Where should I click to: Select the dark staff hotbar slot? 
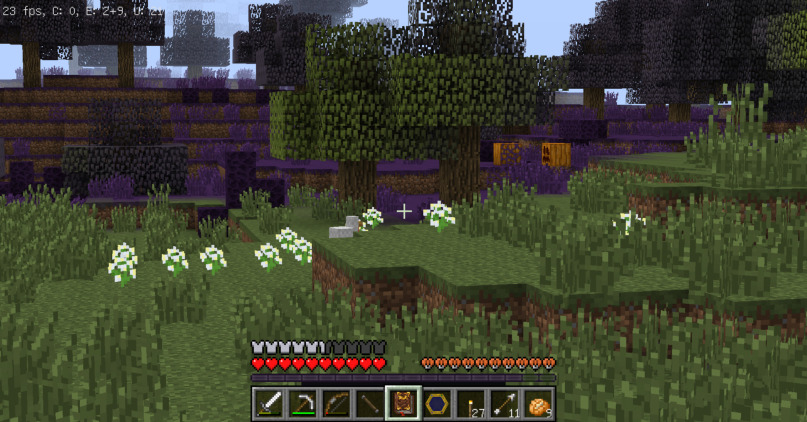pos(370,404)
